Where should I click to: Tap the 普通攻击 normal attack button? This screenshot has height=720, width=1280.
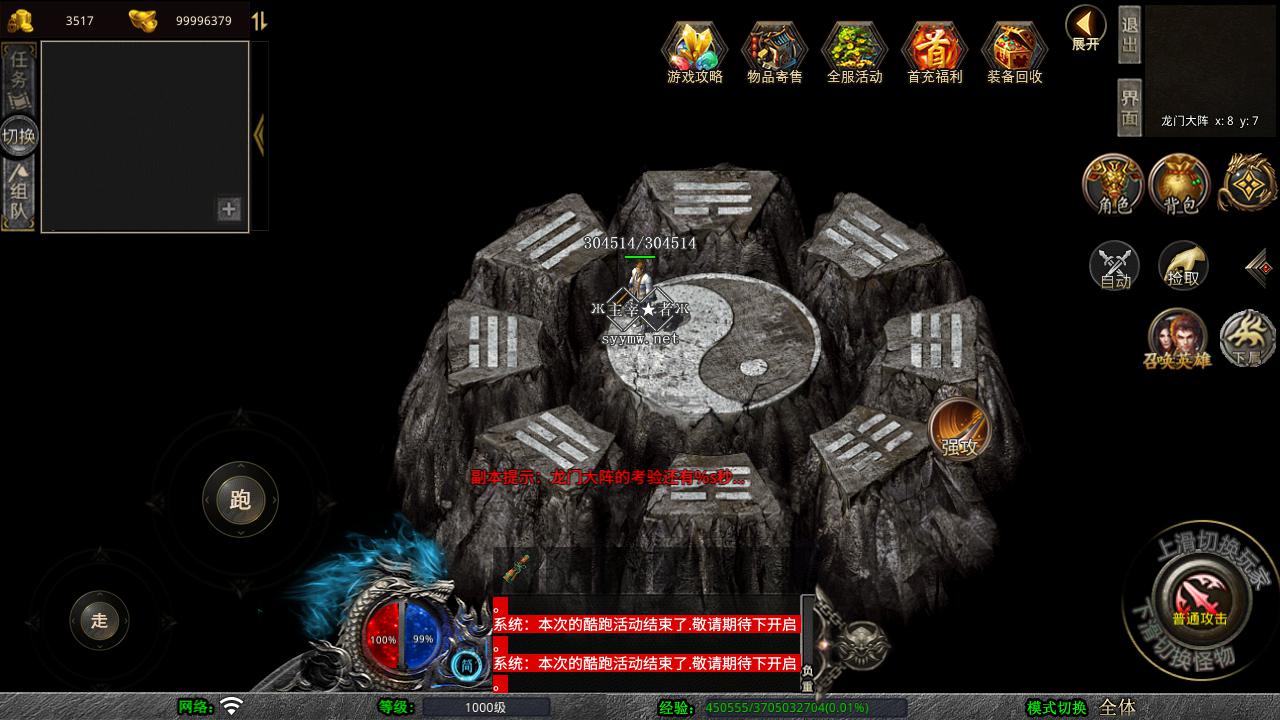1199,598
